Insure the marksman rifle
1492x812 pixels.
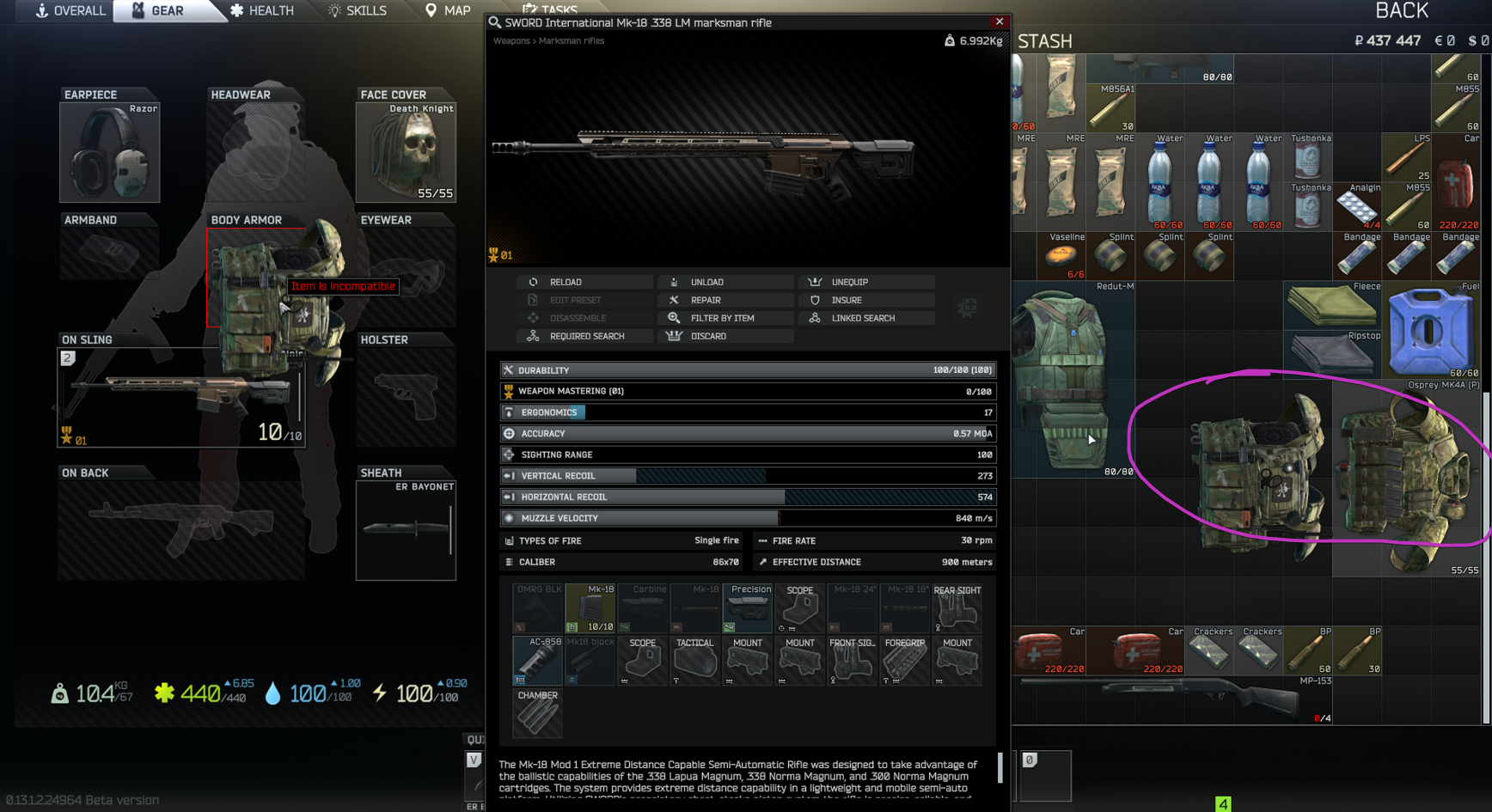pyautogui.click(x=846, y=300)
